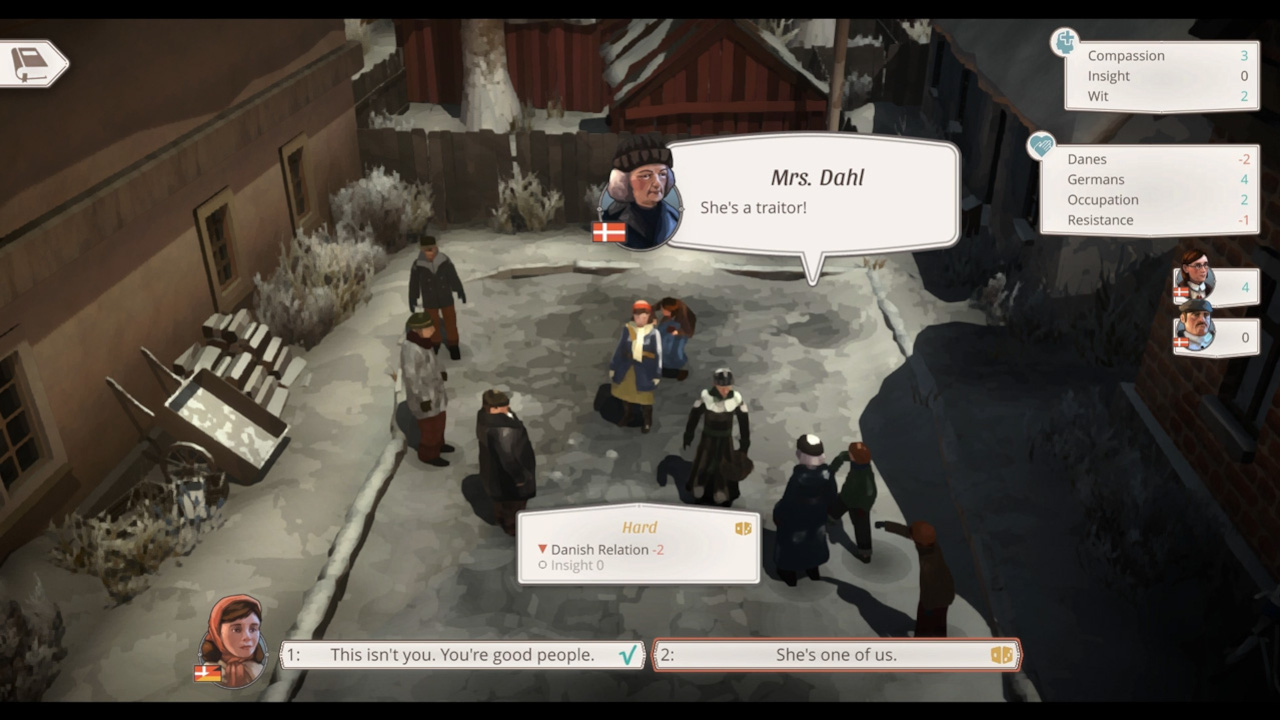
Task: Click the circle marker beside Insight 0
Action: tap(543, 566)
